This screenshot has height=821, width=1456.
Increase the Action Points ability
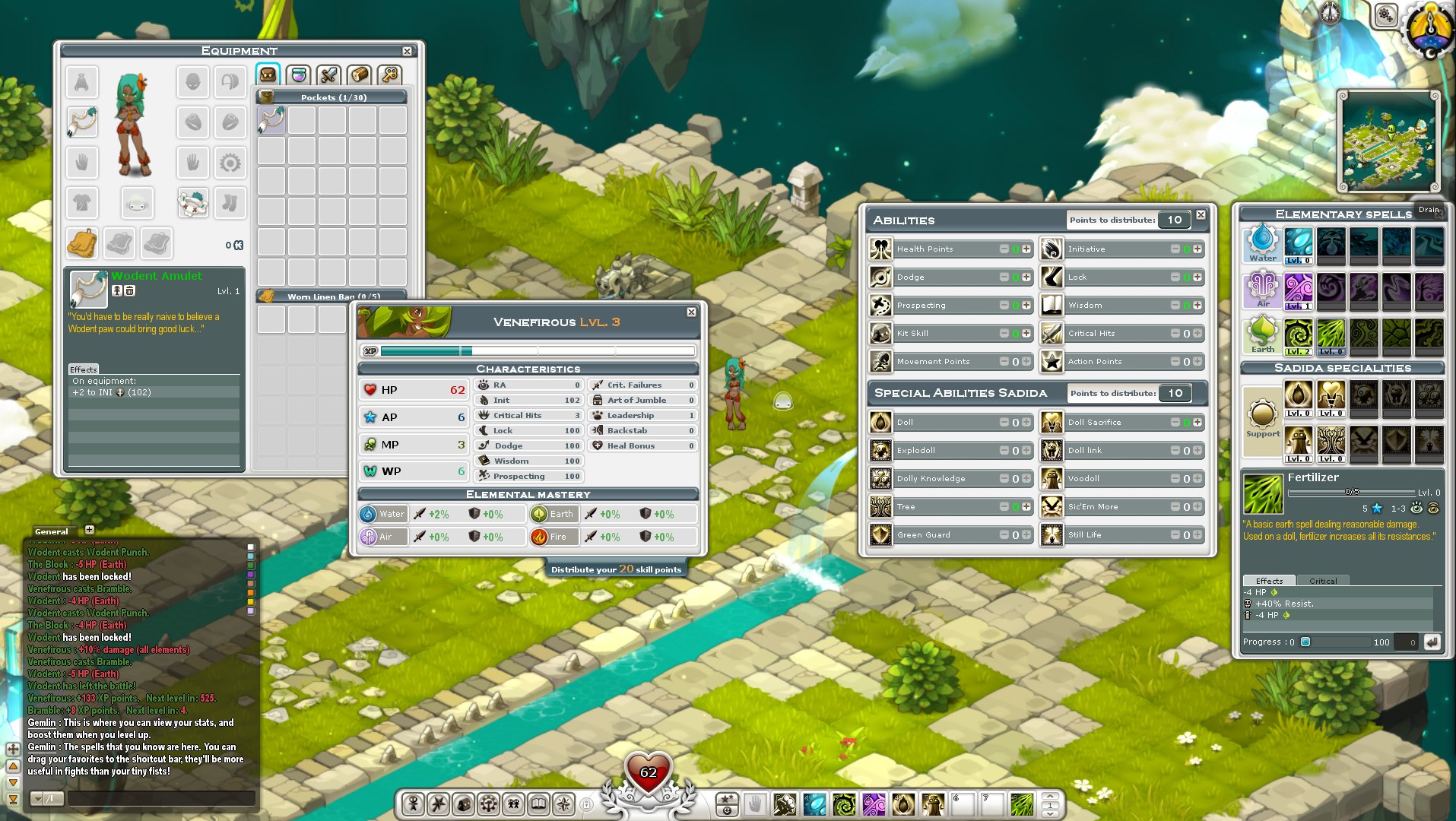[1197, 362]
